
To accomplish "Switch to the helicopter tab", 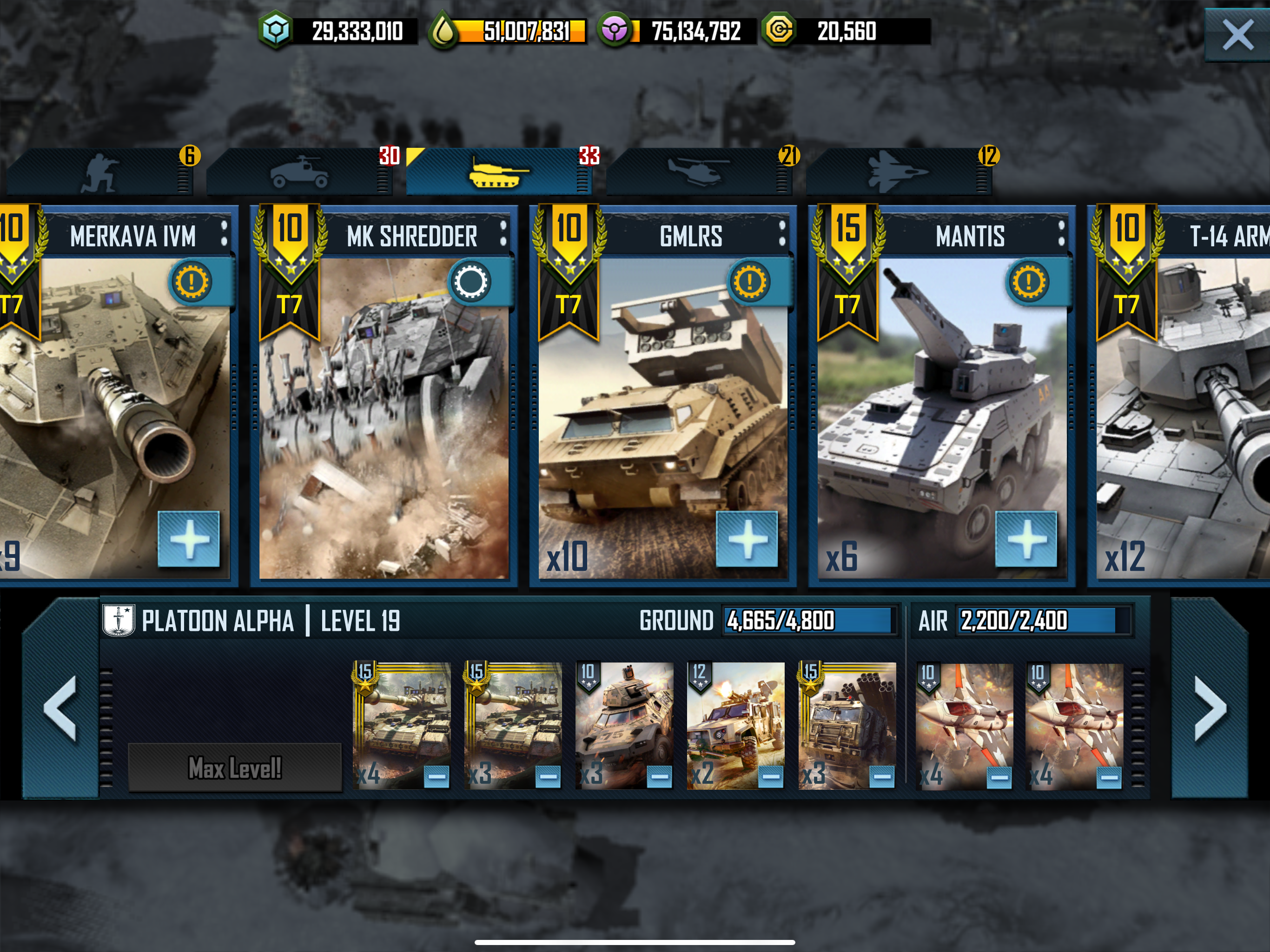I will pos(698,172).
